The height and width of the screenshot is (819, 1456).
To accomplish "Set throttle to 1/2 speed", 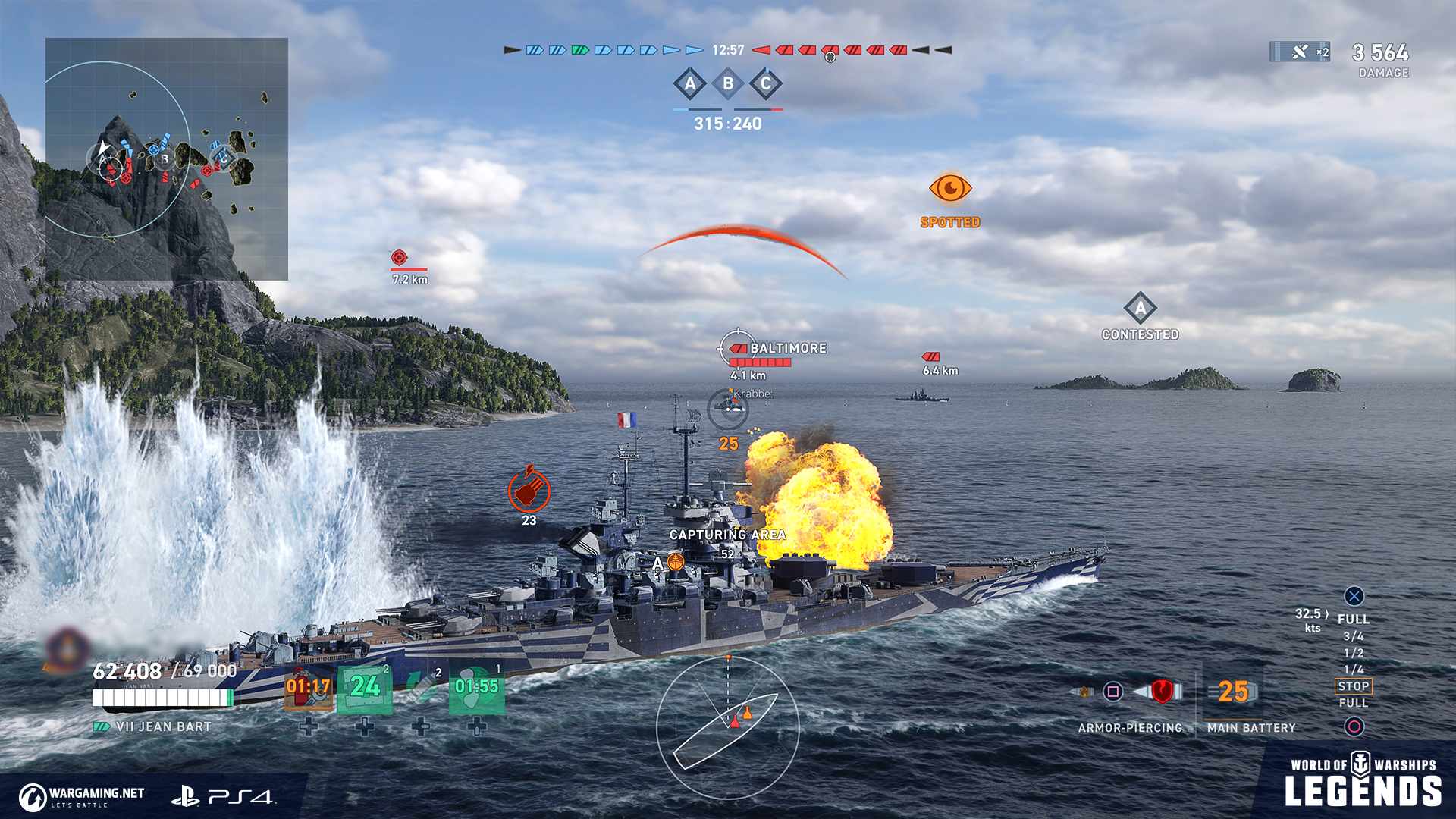I will (1354, 653).
